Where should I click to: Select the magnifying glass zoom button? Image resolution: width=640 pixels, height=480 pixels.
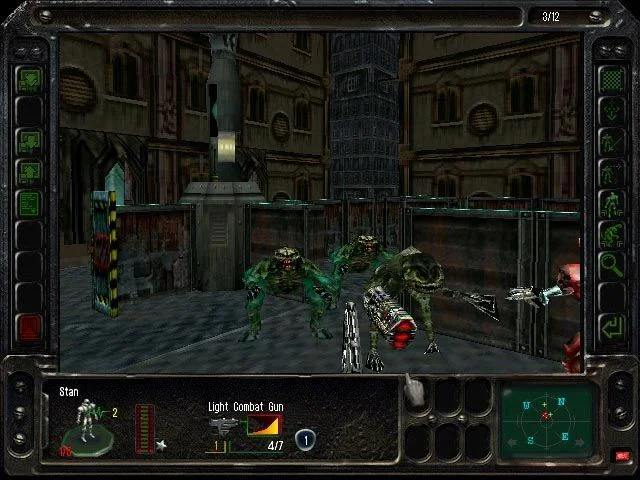point(610,265)
